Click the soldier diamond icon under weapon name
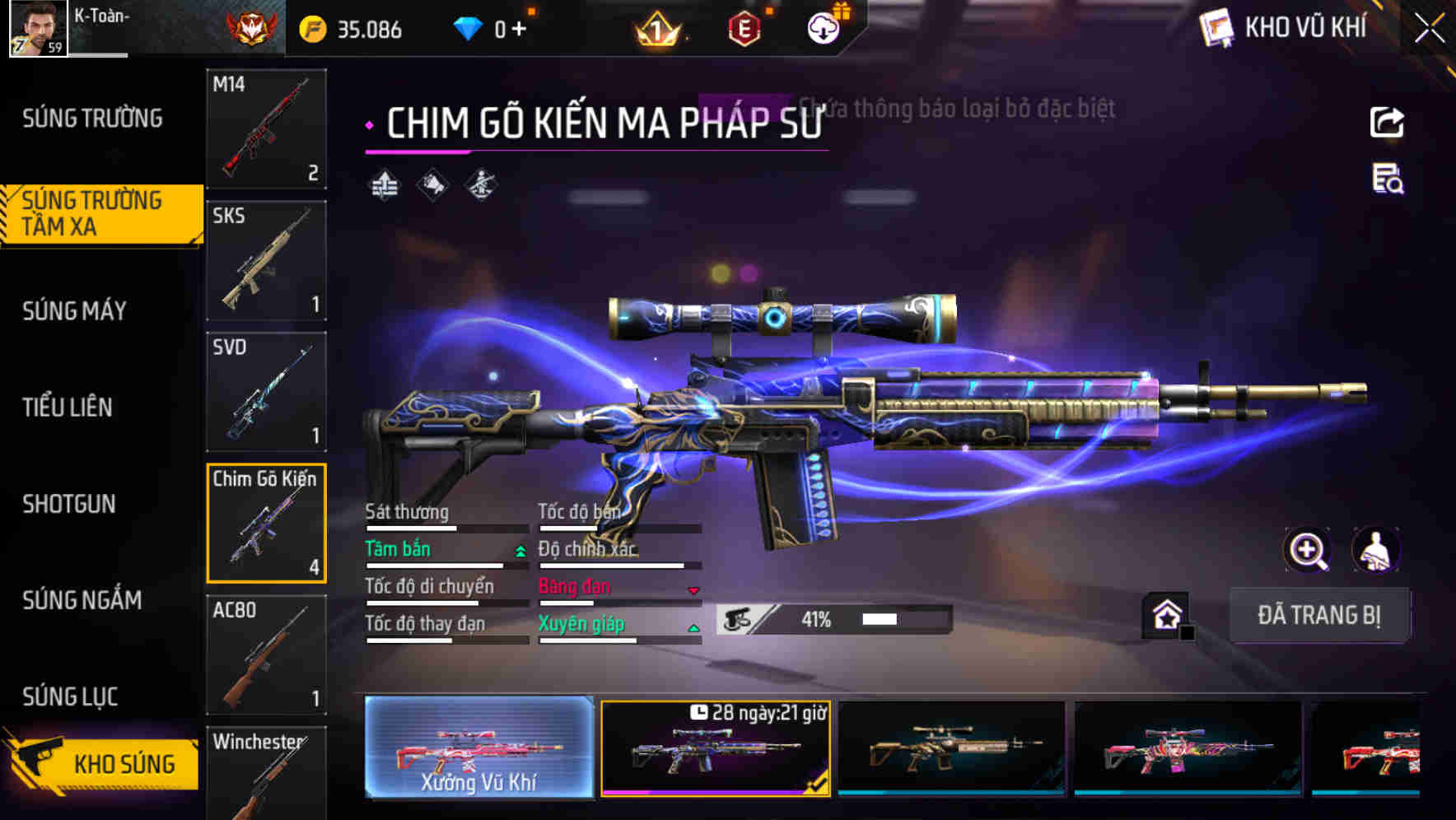This screenshot has height=820, width=1456. [x=479, y=185]
